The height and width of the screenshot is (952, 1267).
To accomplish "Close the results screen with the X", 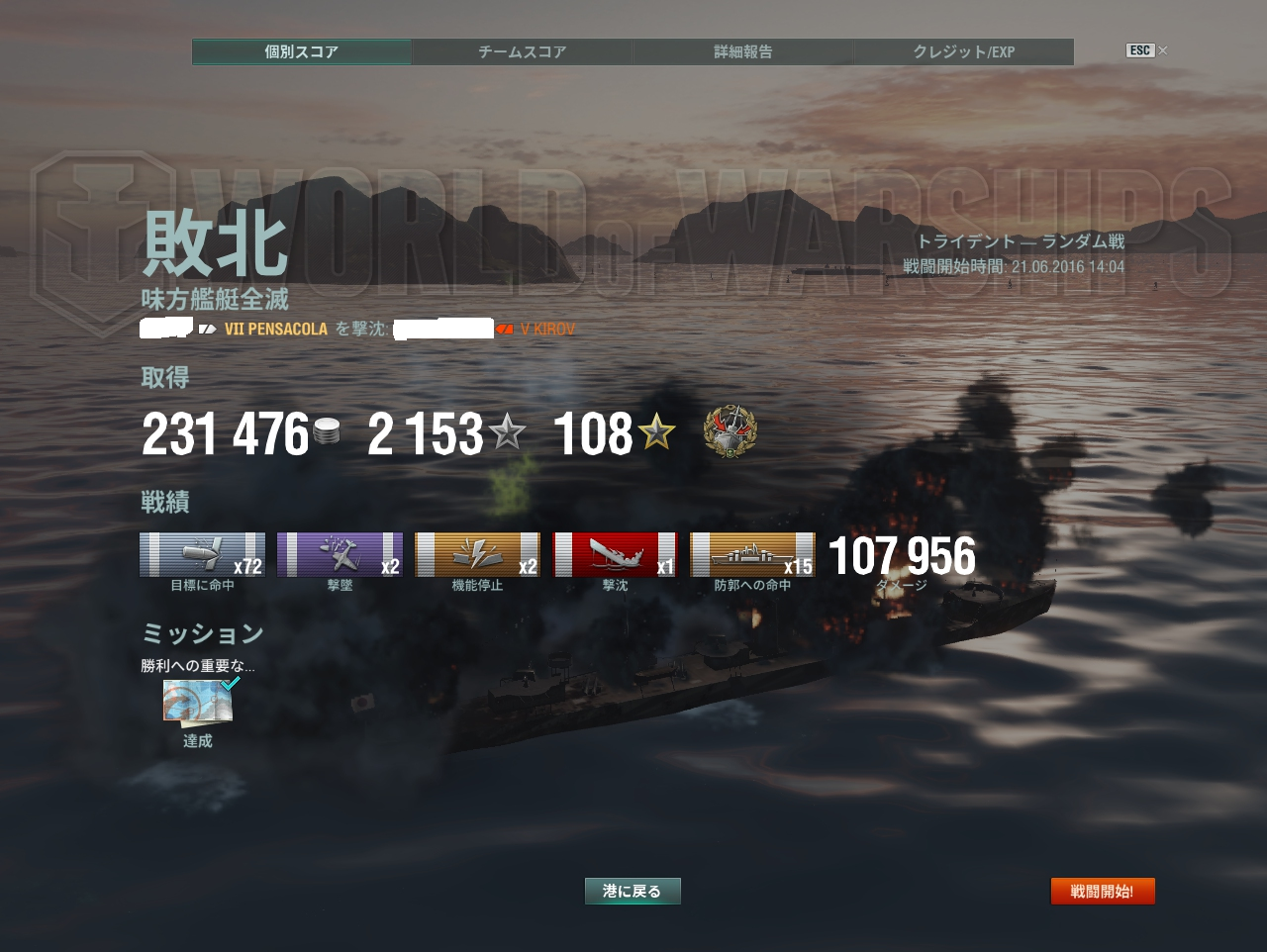I will click(1162, 50).
